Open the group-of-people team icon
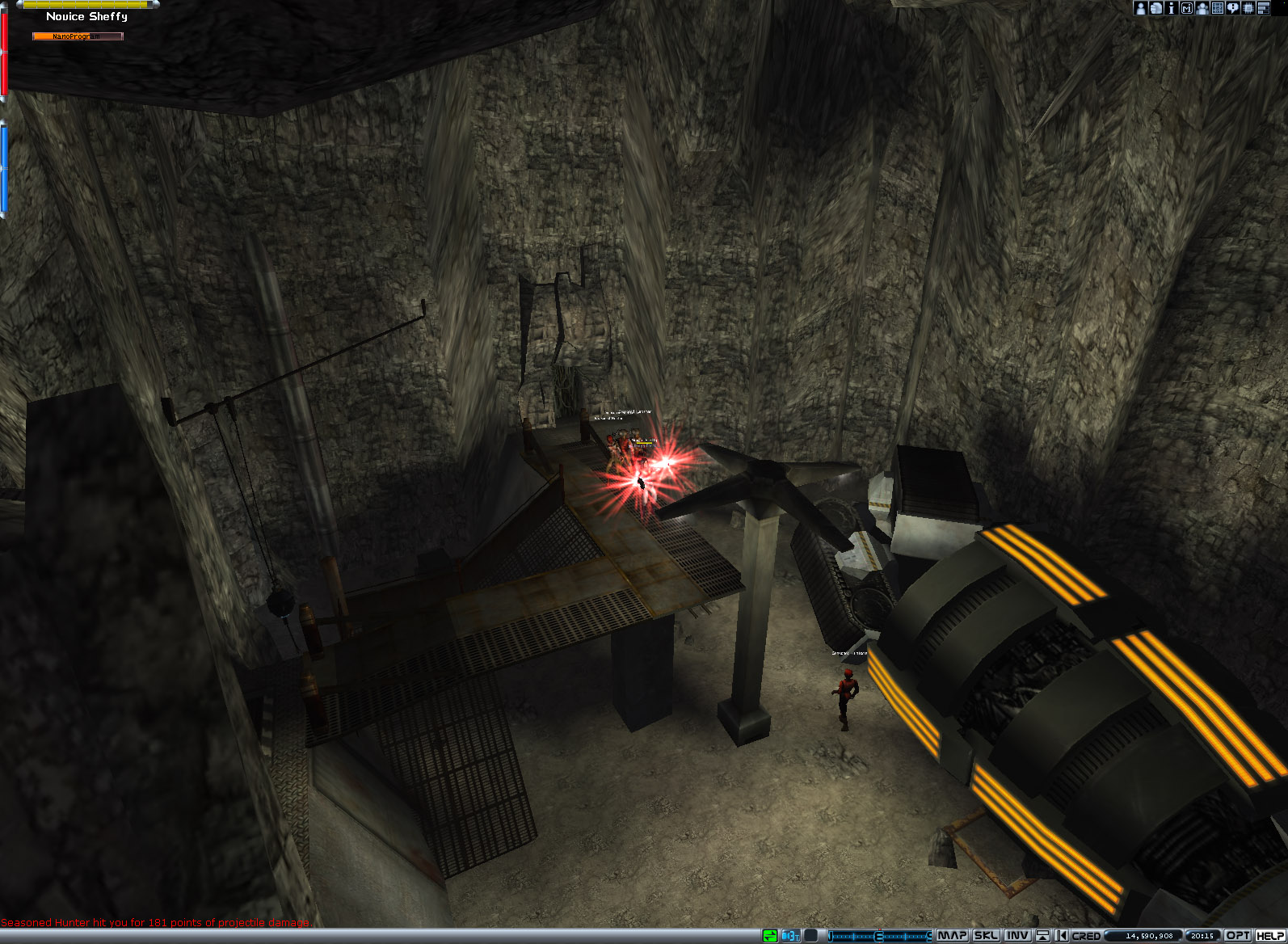The width and height of the screenshot is (1288, 944). 1202,8
